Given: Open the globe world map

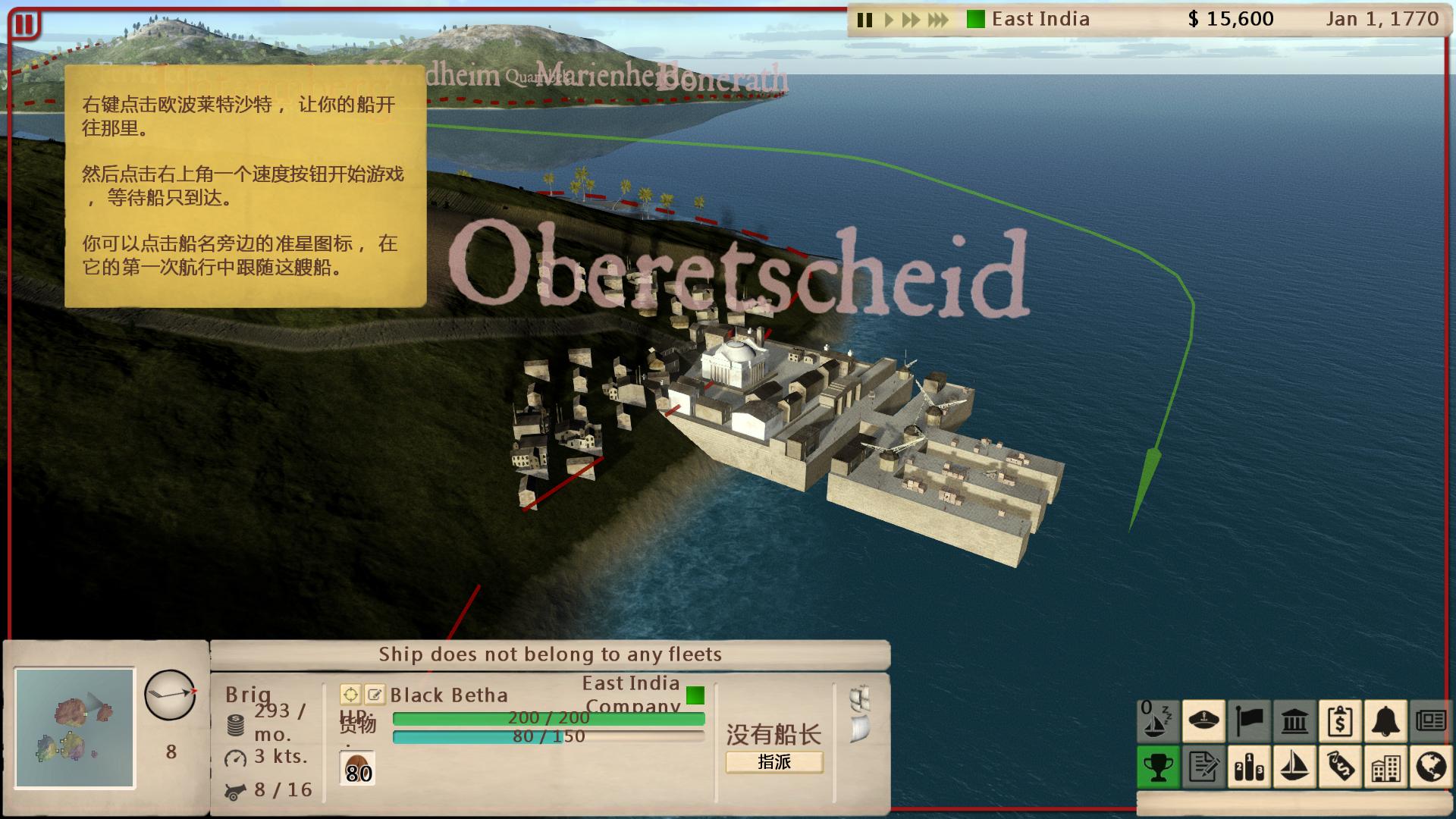Looking at the screenshot, I should coord(1430,767).
